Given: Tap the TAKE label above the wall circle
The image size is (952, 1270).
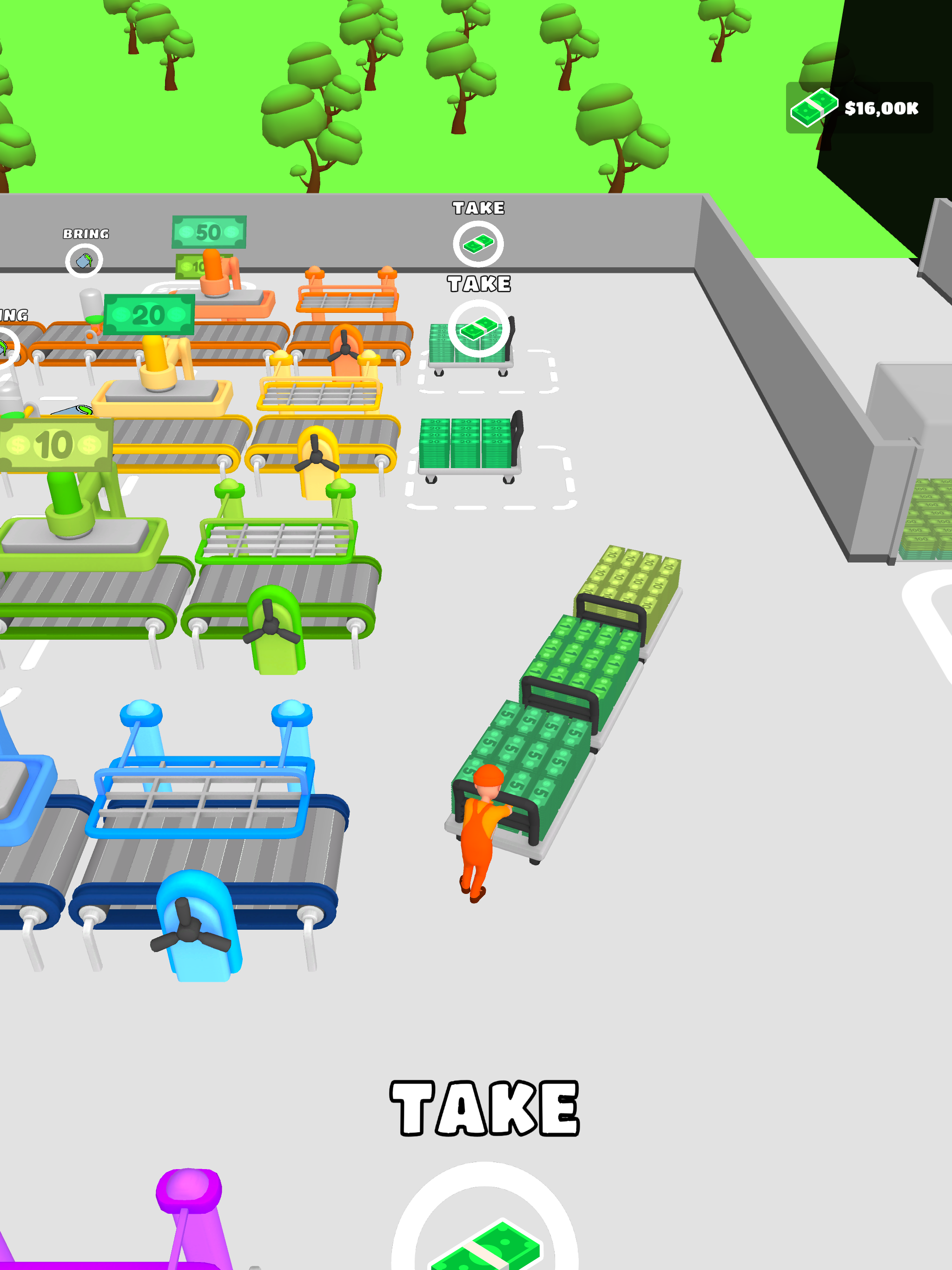Looking at the screenshot, I should pos(478,208).
